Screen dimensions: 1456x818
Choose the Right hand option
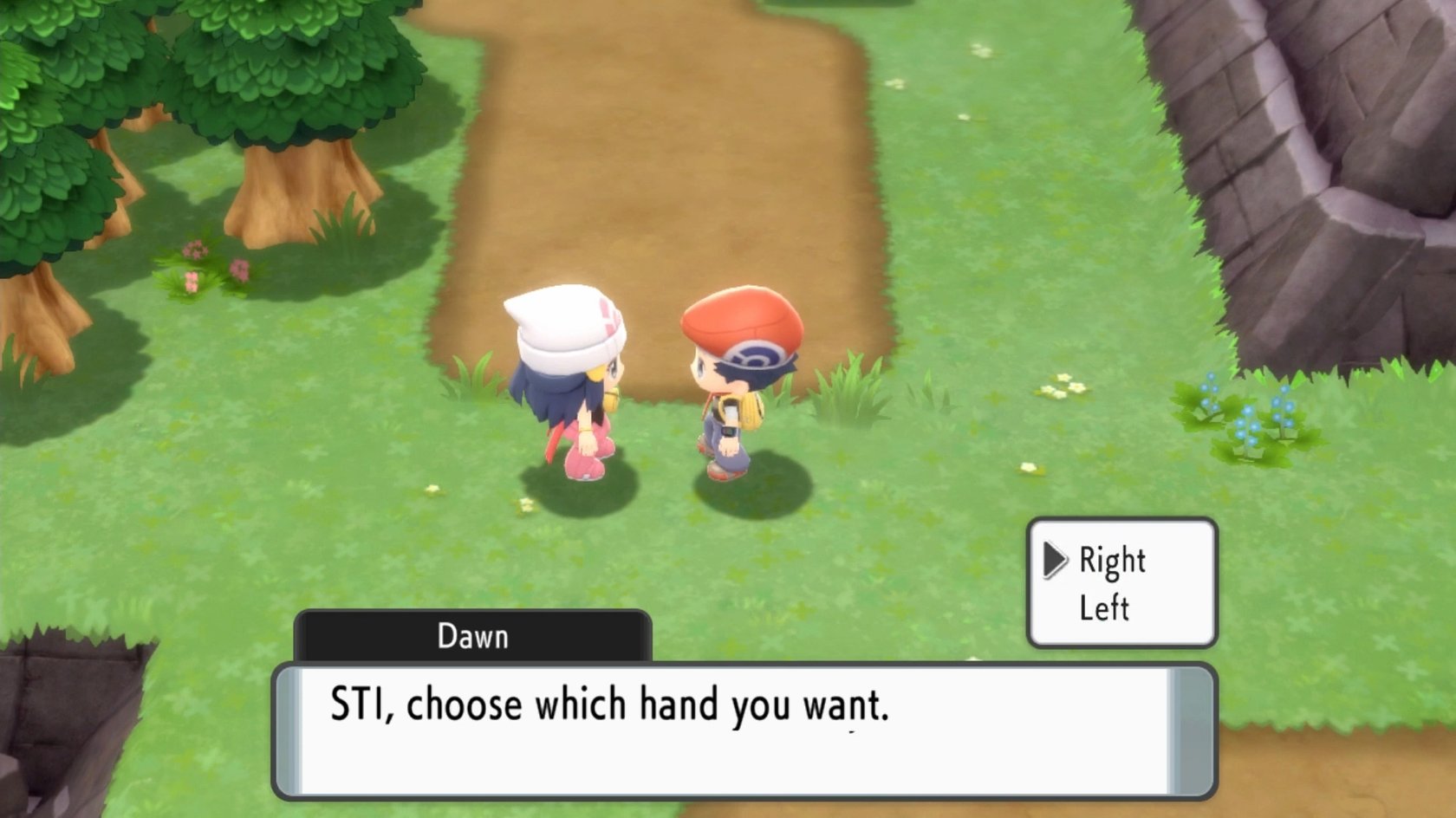(1112, 562)
